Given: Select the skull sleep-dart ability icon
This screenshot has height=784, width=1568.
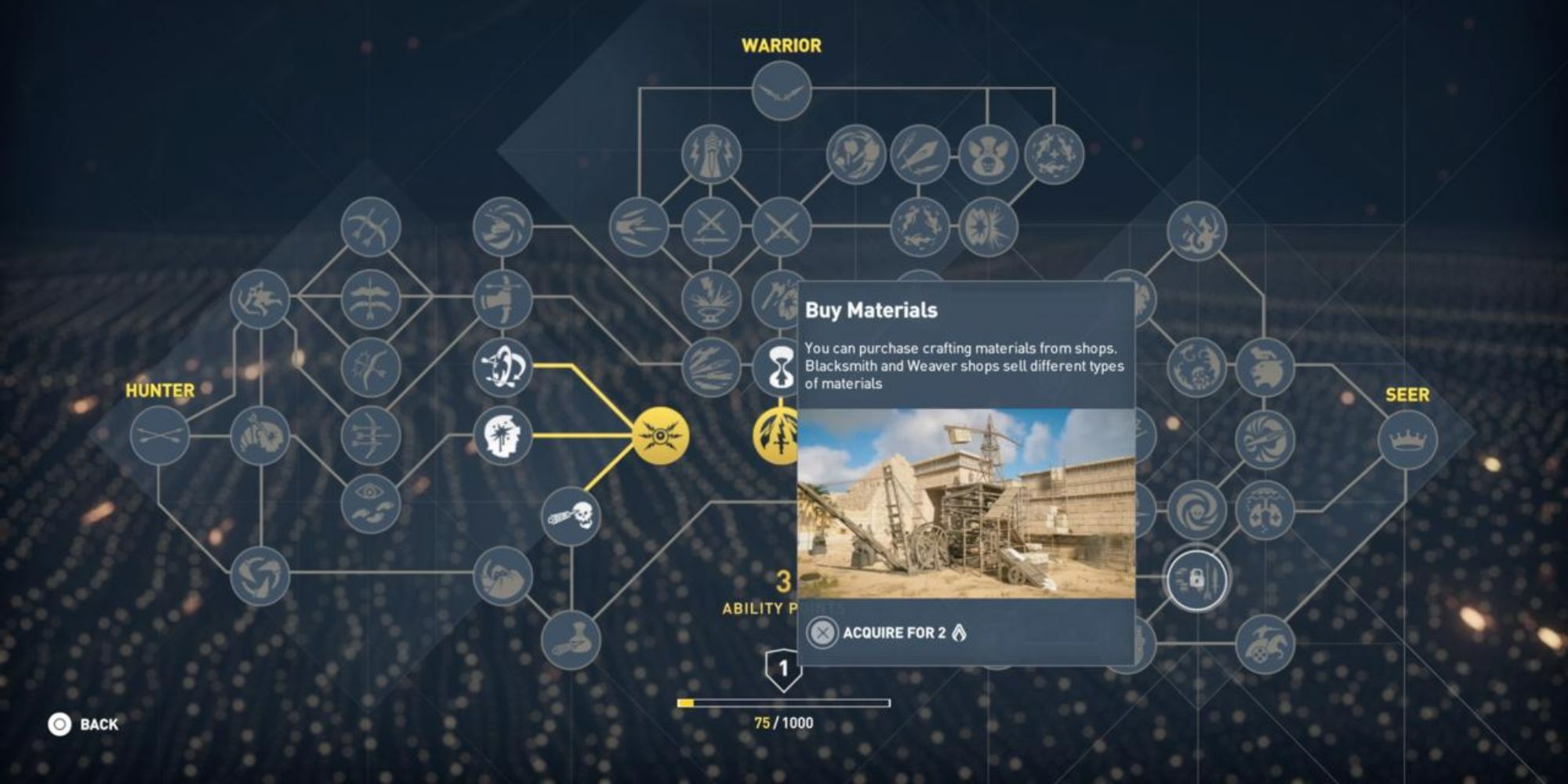Looking at the screenshot, I should 570,515.
